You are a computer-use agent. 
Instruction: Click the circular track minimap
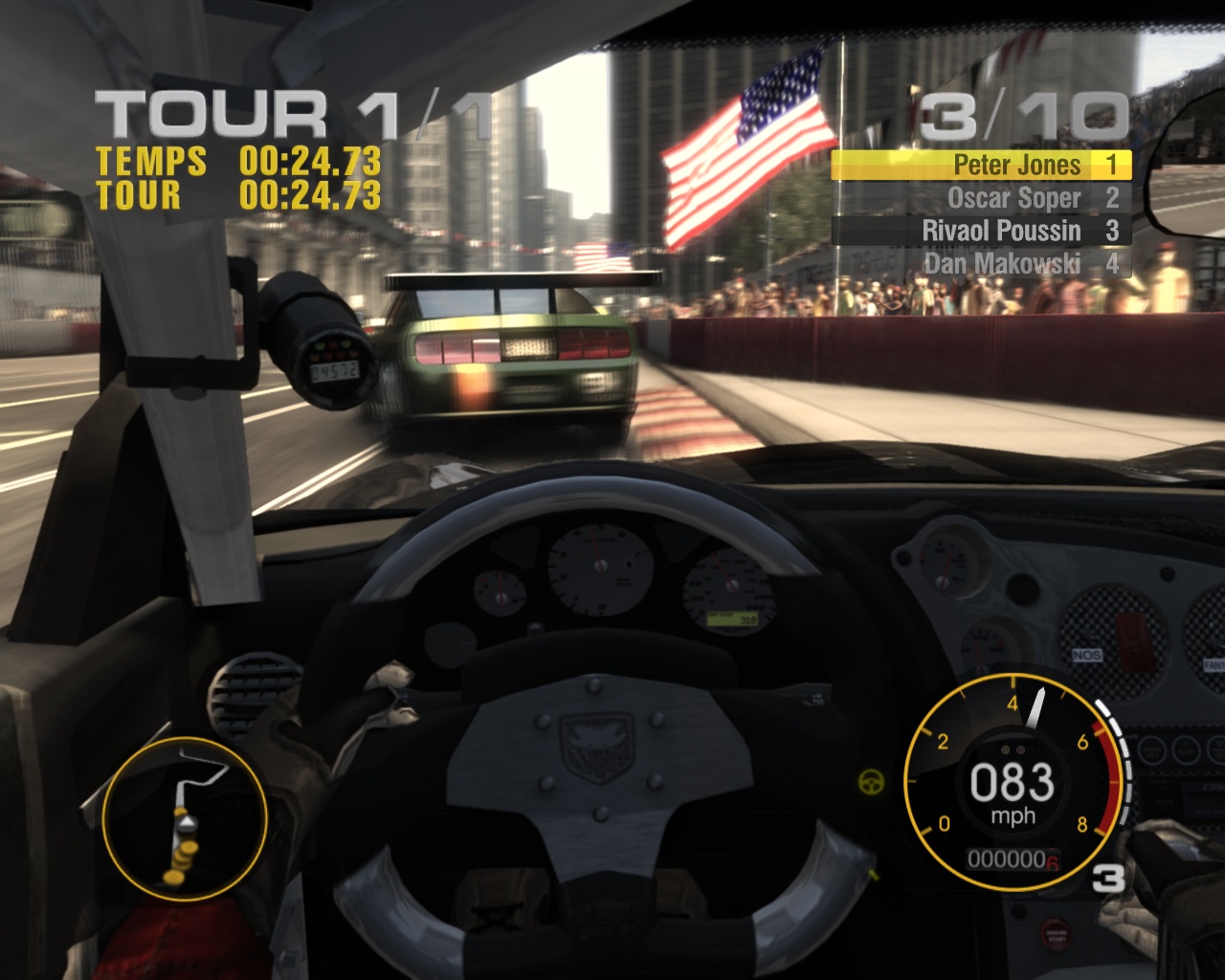[x=184, y=819]
